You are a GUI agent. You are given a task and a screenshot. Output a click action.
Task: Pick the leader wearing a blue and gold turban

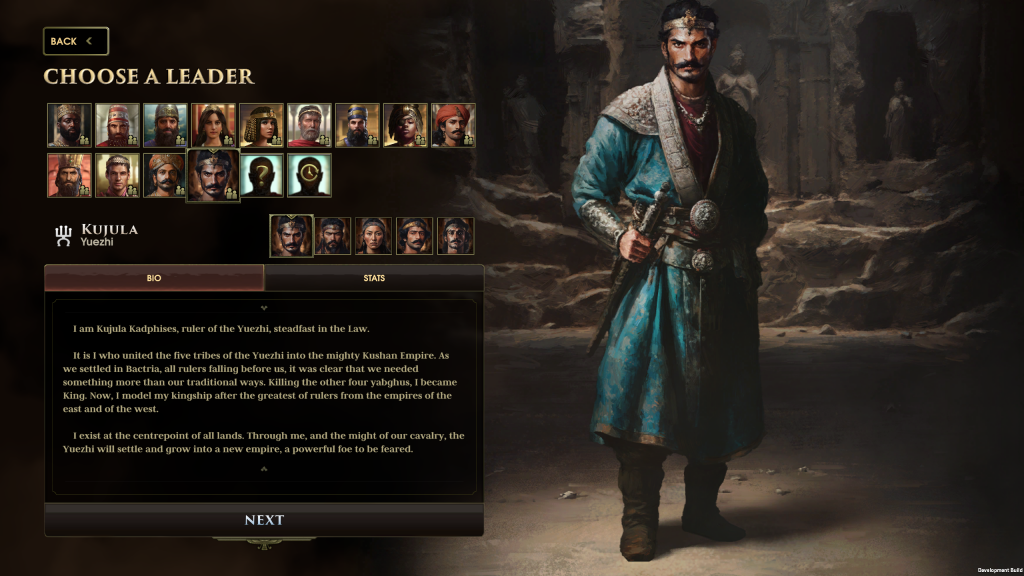[357, 125]
